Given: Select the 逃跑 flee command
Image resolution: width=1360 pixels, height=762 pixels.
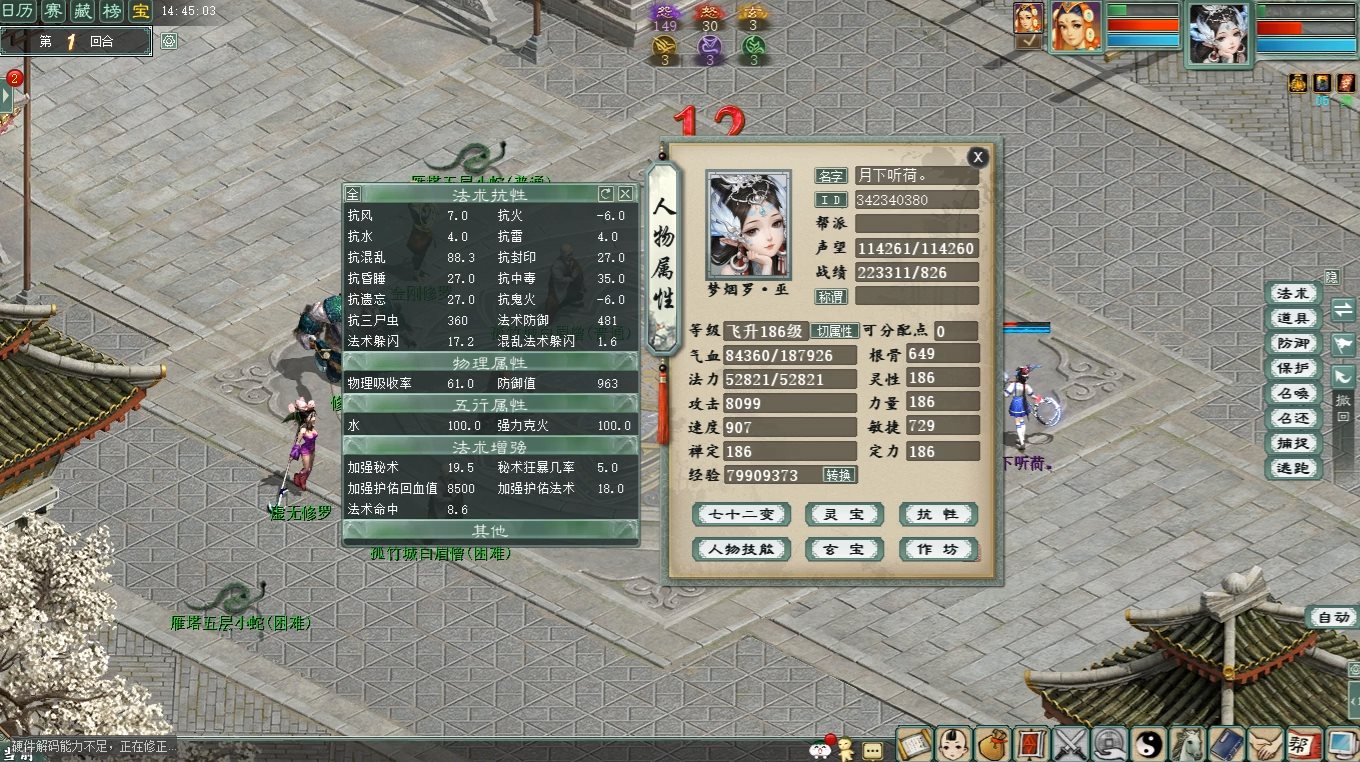Looking at the screenshot, I should [1292, 469].
